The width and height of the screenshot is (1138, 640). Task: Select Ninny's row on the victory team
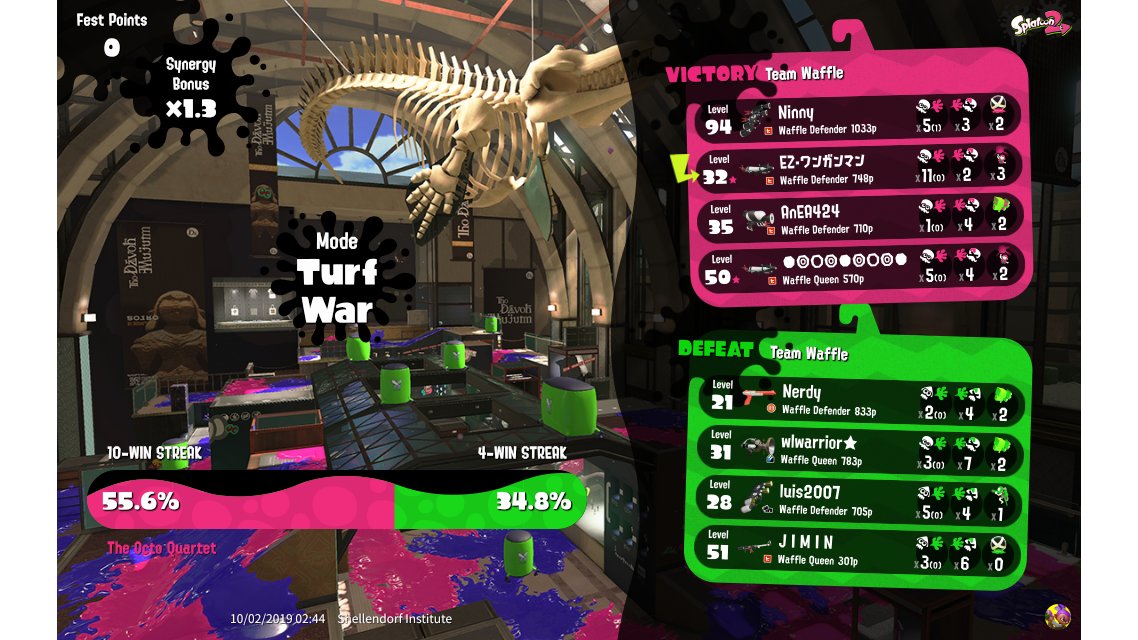click(860, 117)
